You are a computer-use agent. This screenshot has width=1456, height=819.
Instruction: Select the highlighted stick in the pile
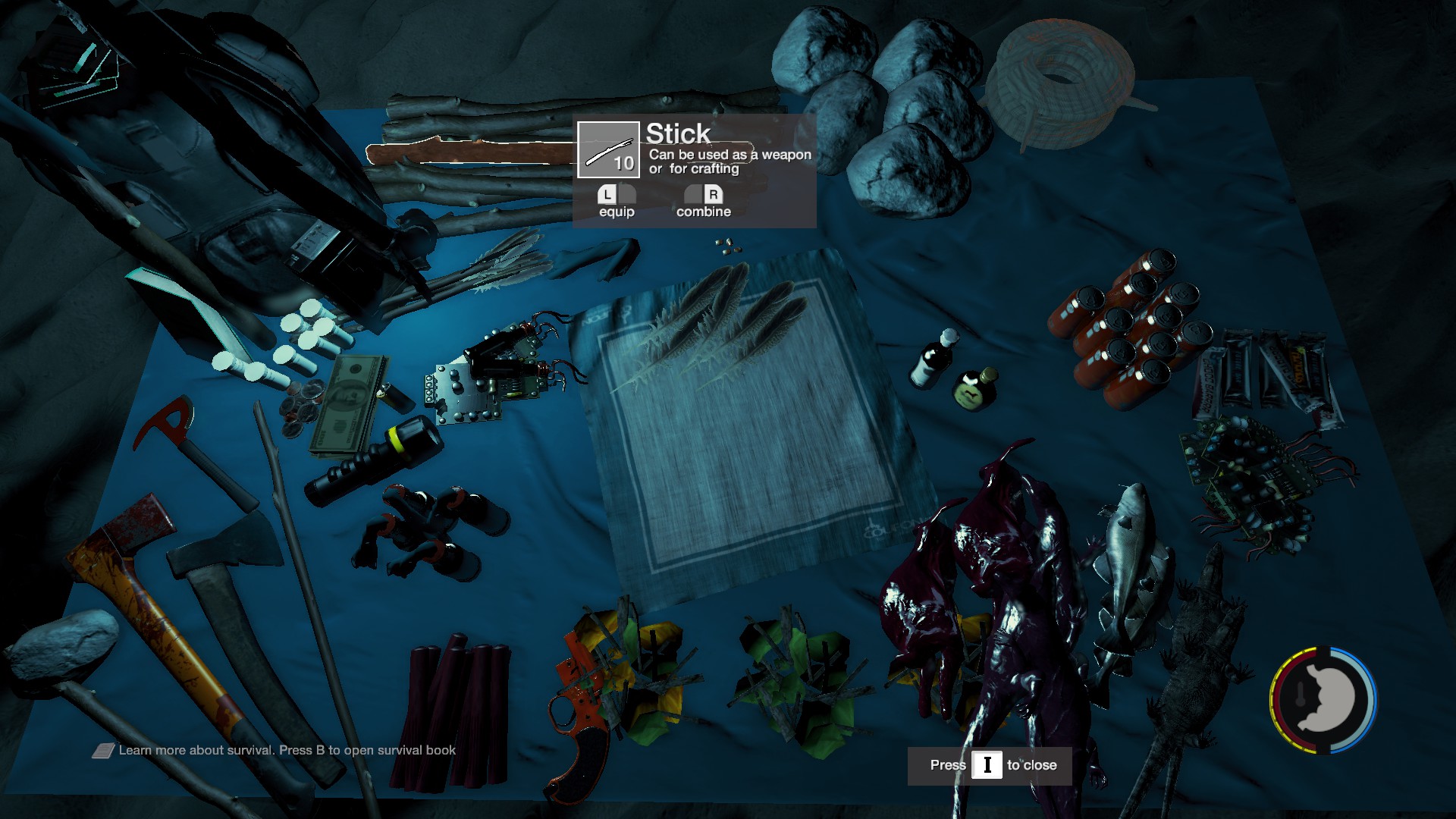point(470,152)
